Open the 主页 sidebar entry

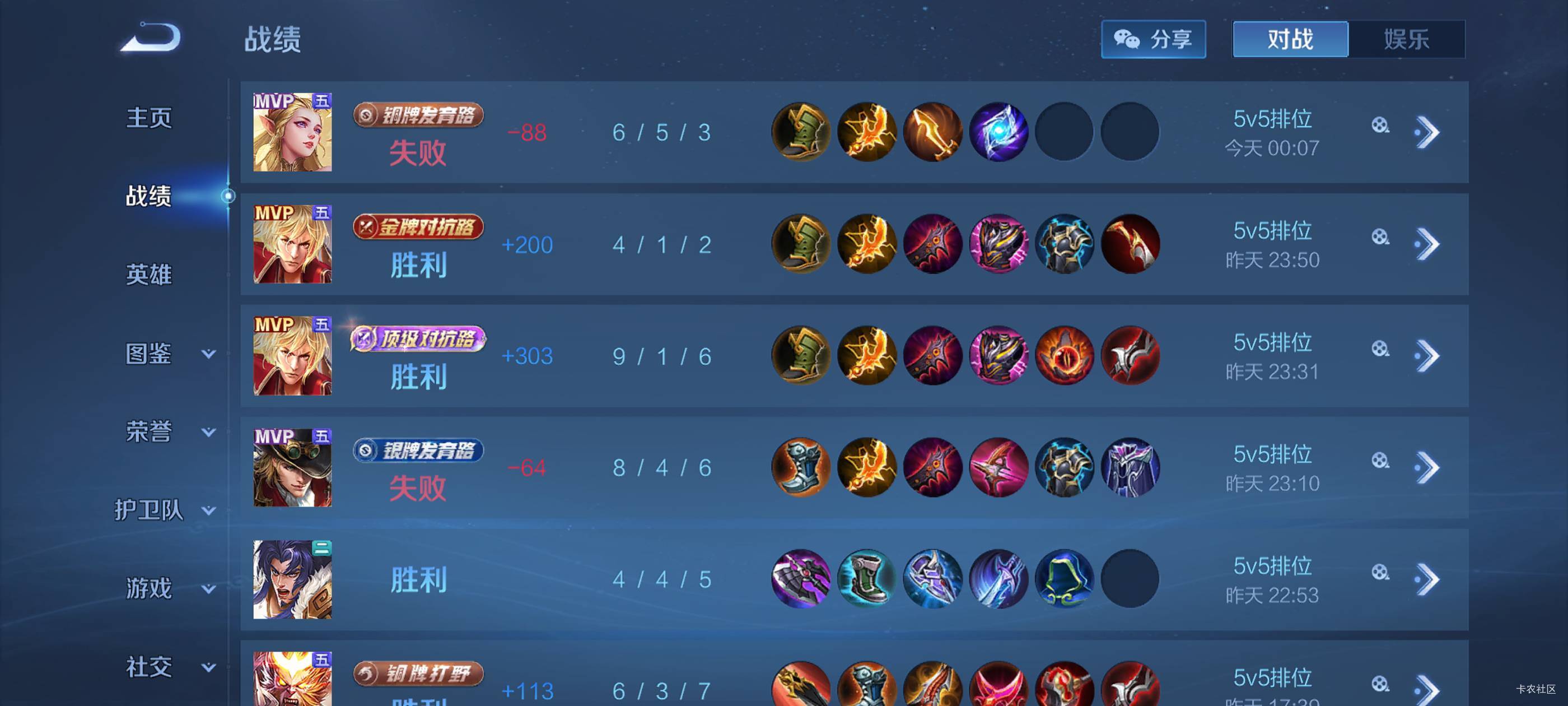(x=149, y=118)
